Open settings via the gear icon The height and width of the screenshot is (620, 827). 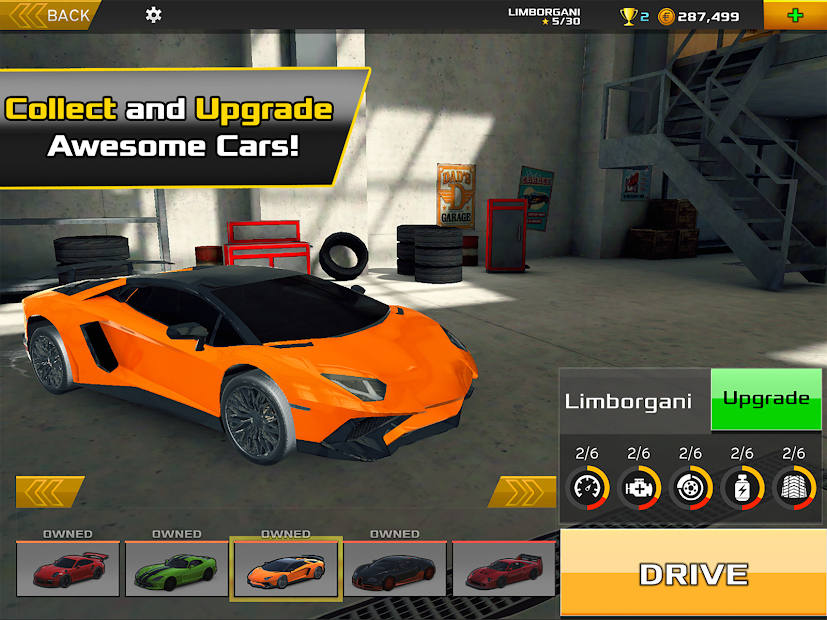pyautogui.click(x=153, y=15)
